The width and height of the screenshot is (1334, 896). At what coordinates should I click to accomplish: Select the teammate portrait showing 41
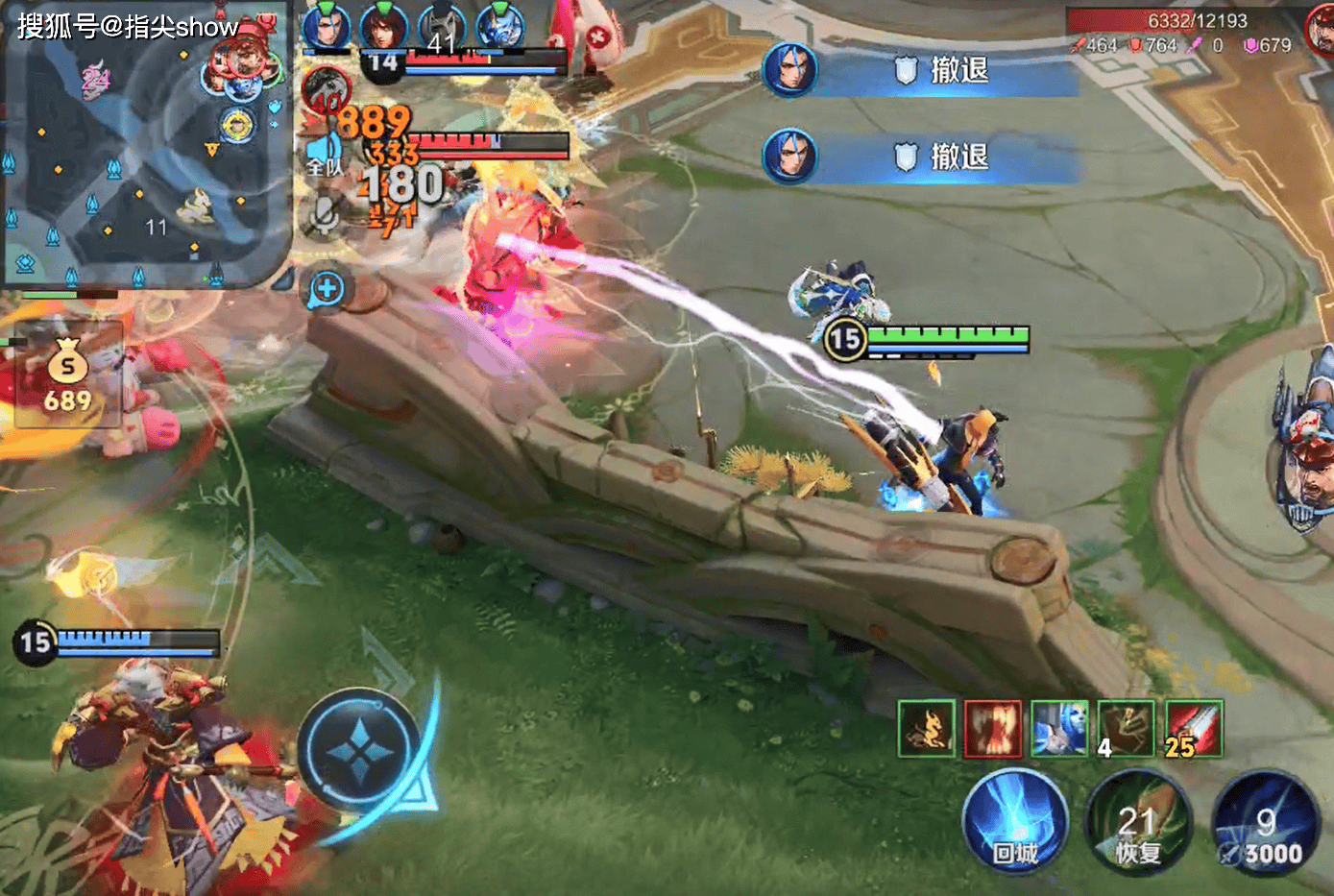point(441,26)
